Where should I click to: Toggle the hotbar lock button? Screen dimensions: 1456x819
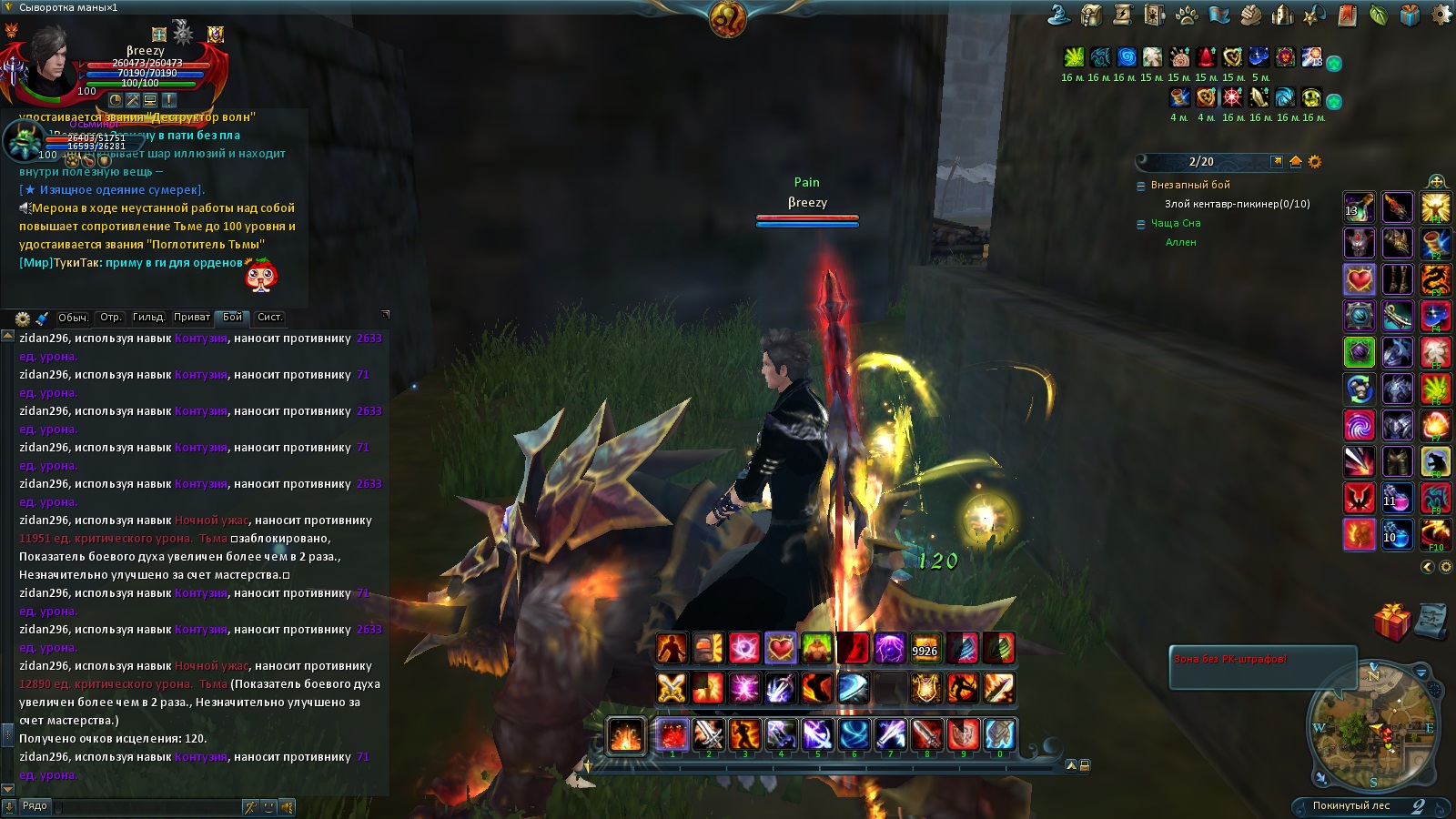(x=1085, y=765)
